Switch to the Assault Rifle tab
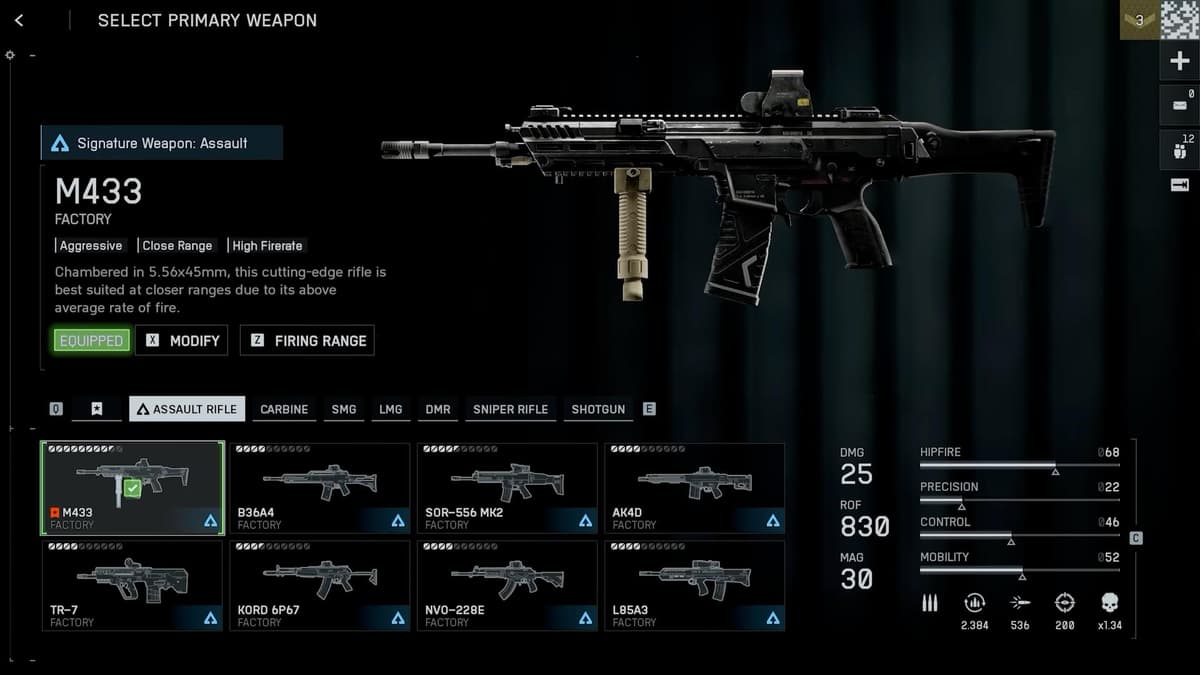1200x675 pixels. (187, 409)
